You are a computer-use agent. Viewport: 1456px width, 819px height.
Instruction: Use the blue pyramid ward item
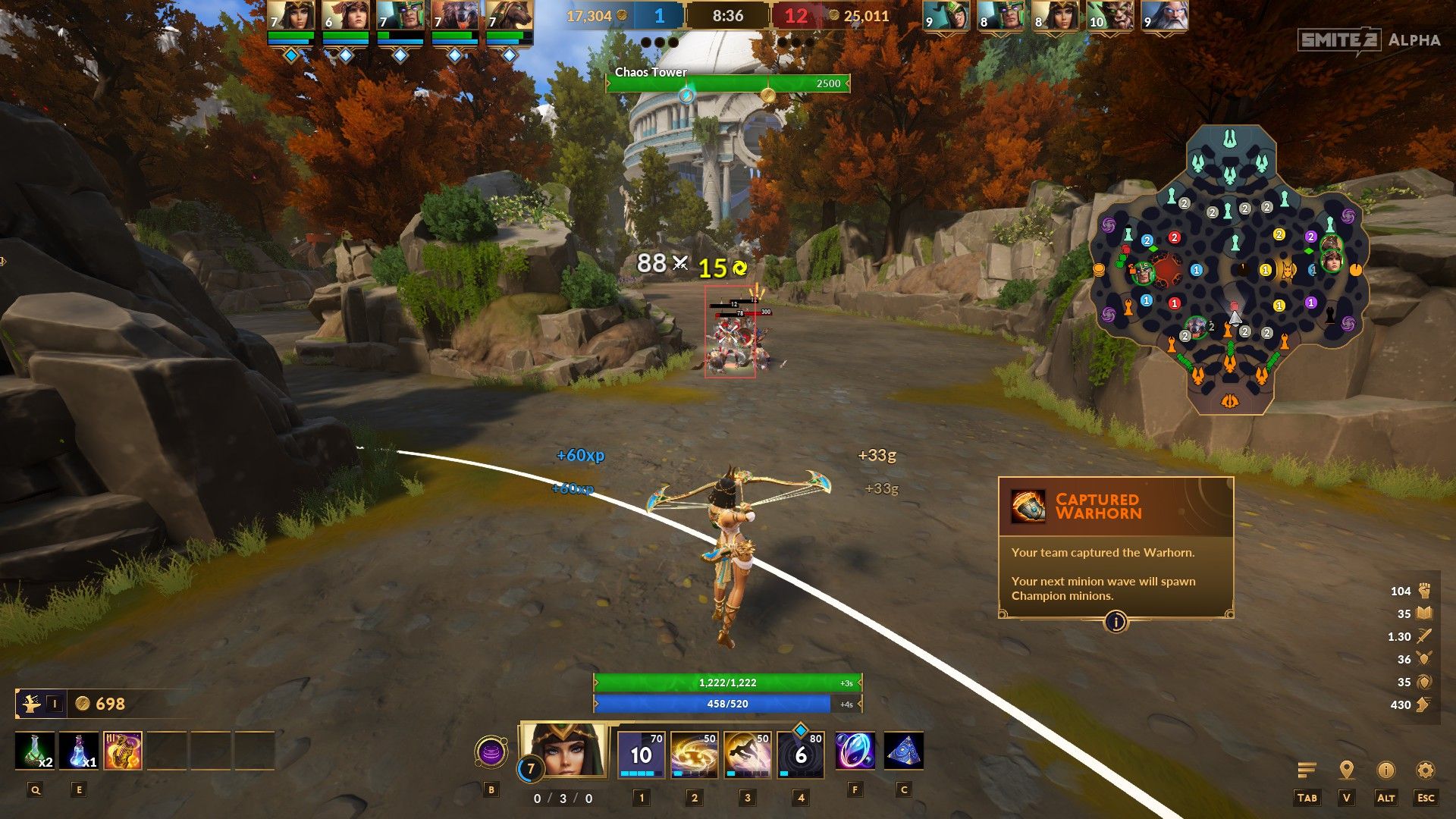pos(903,751)
